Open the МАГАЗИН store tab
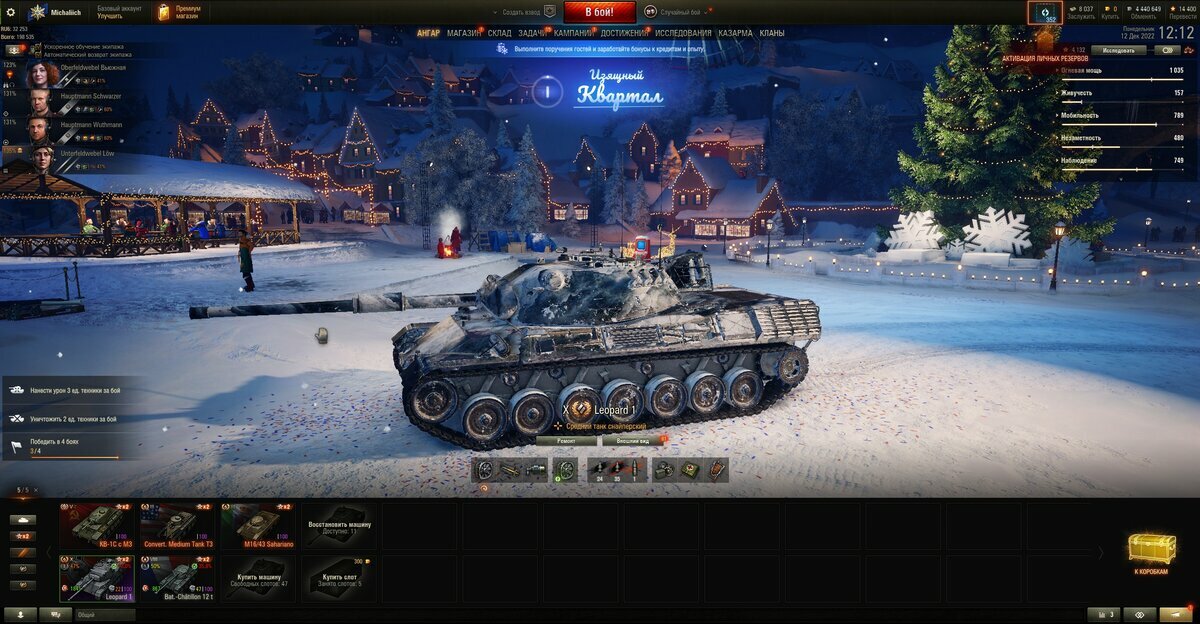Screen dimensions: 1200x624 (x=464, y=33)
